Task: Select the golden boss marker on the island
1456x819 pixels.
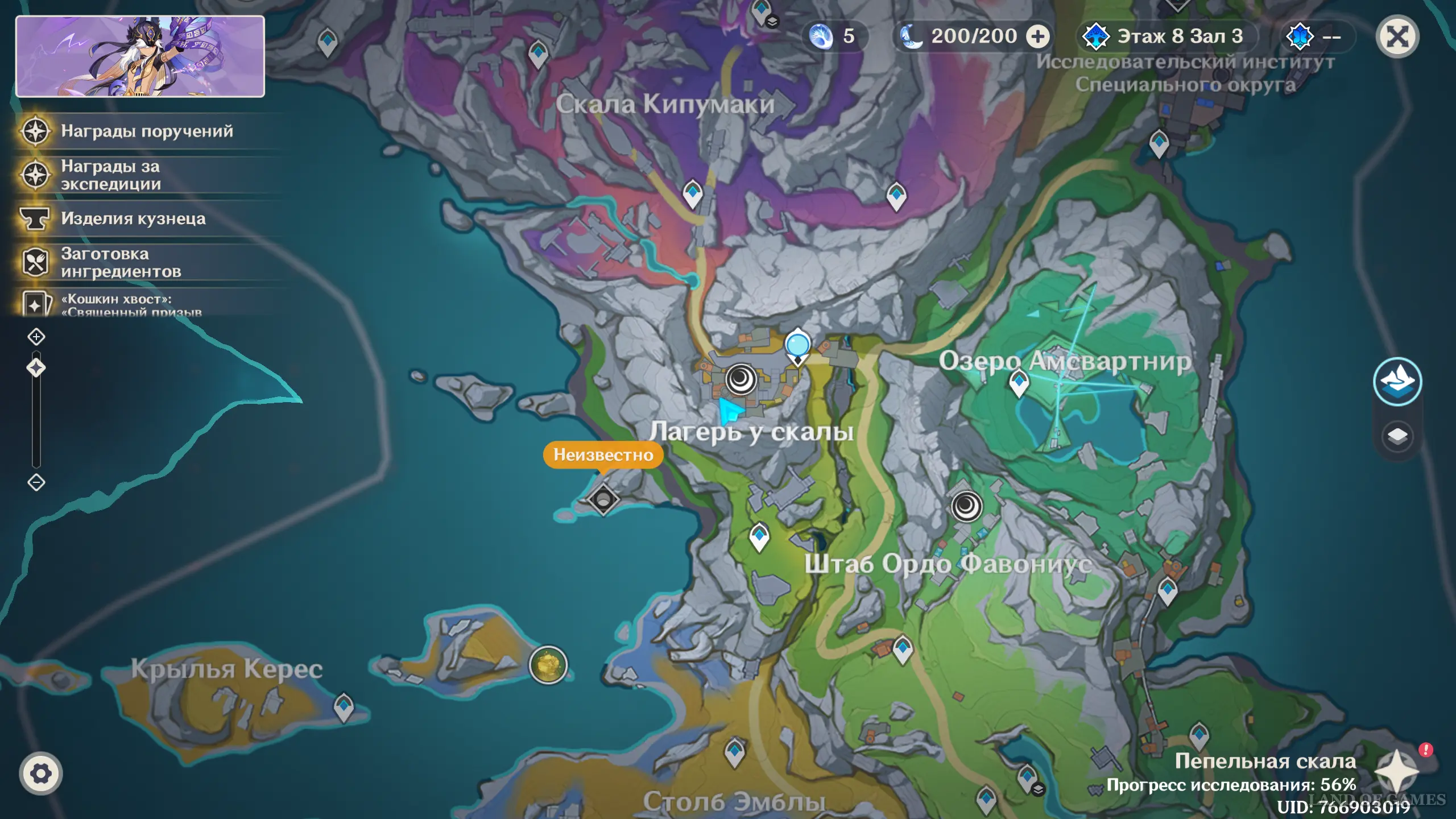Action: (x=548, y=665)
